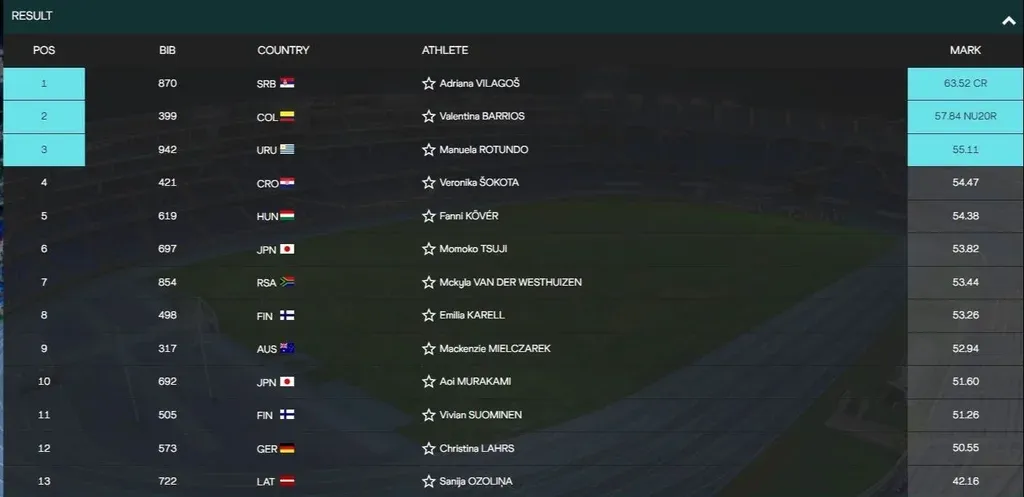Favorite Emilia KARELL using the star
Screen dimensions: 1024x497
click(x=429, y=315)
